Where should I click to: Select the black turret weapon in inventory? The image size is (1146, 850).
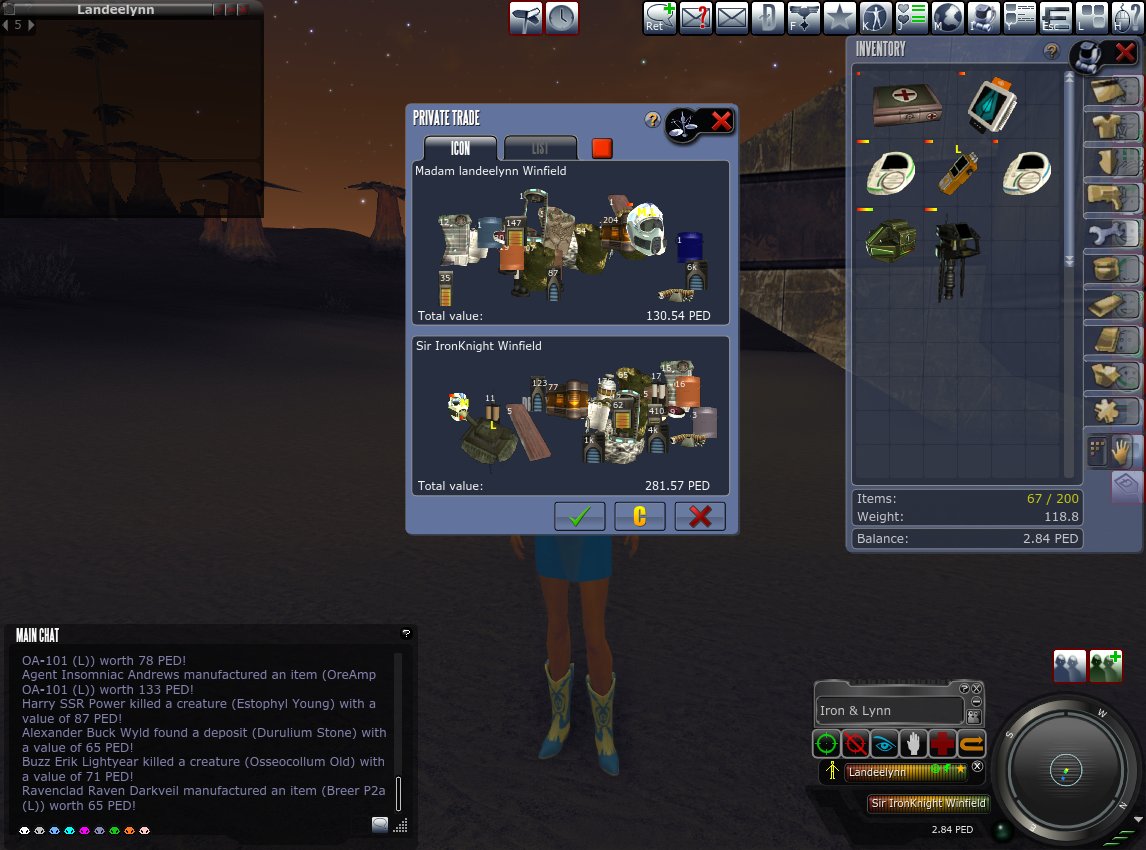pyautogui.click(x=956, y=256)
